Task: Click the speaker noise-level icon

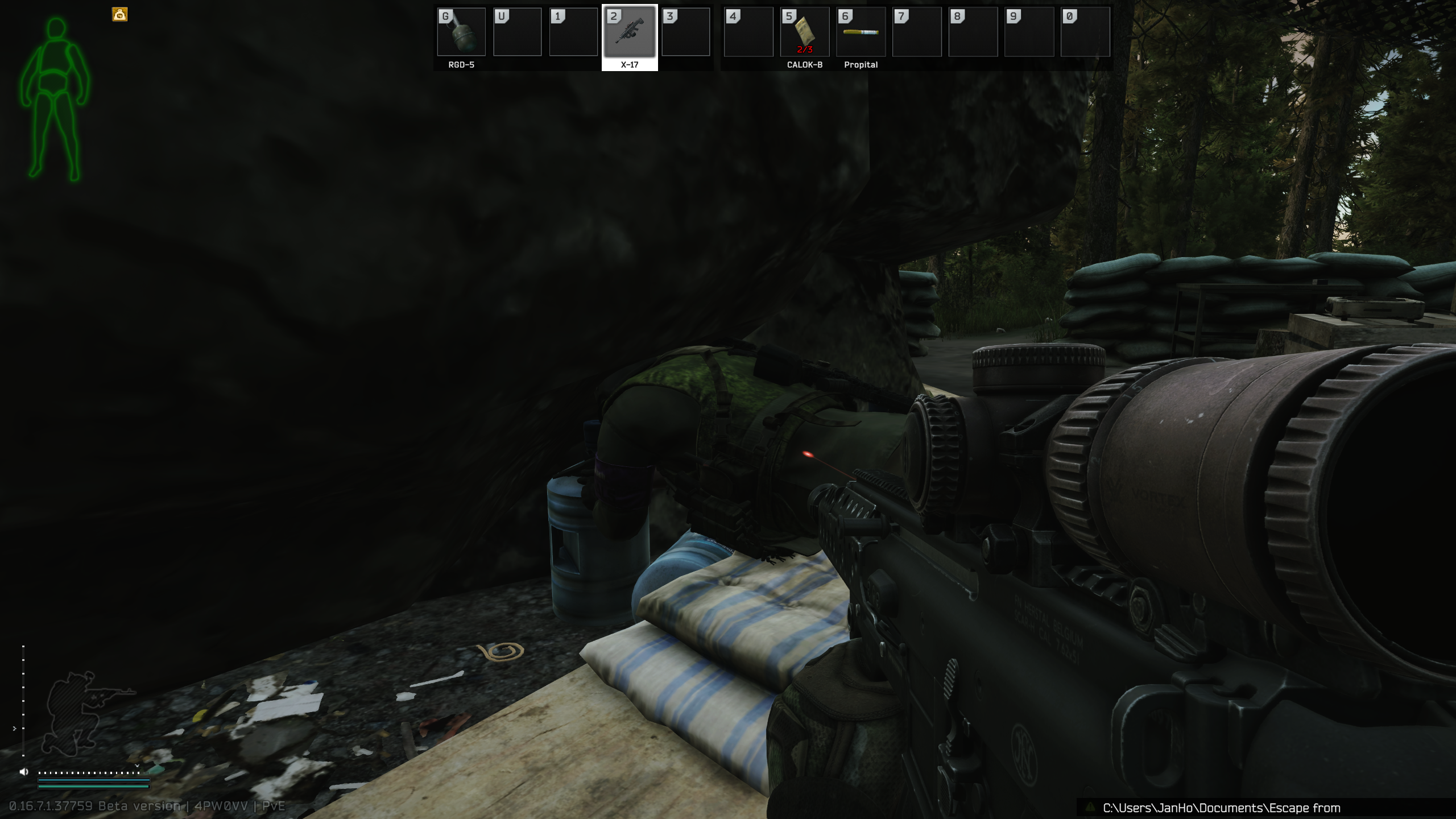Action: point(24,772)
